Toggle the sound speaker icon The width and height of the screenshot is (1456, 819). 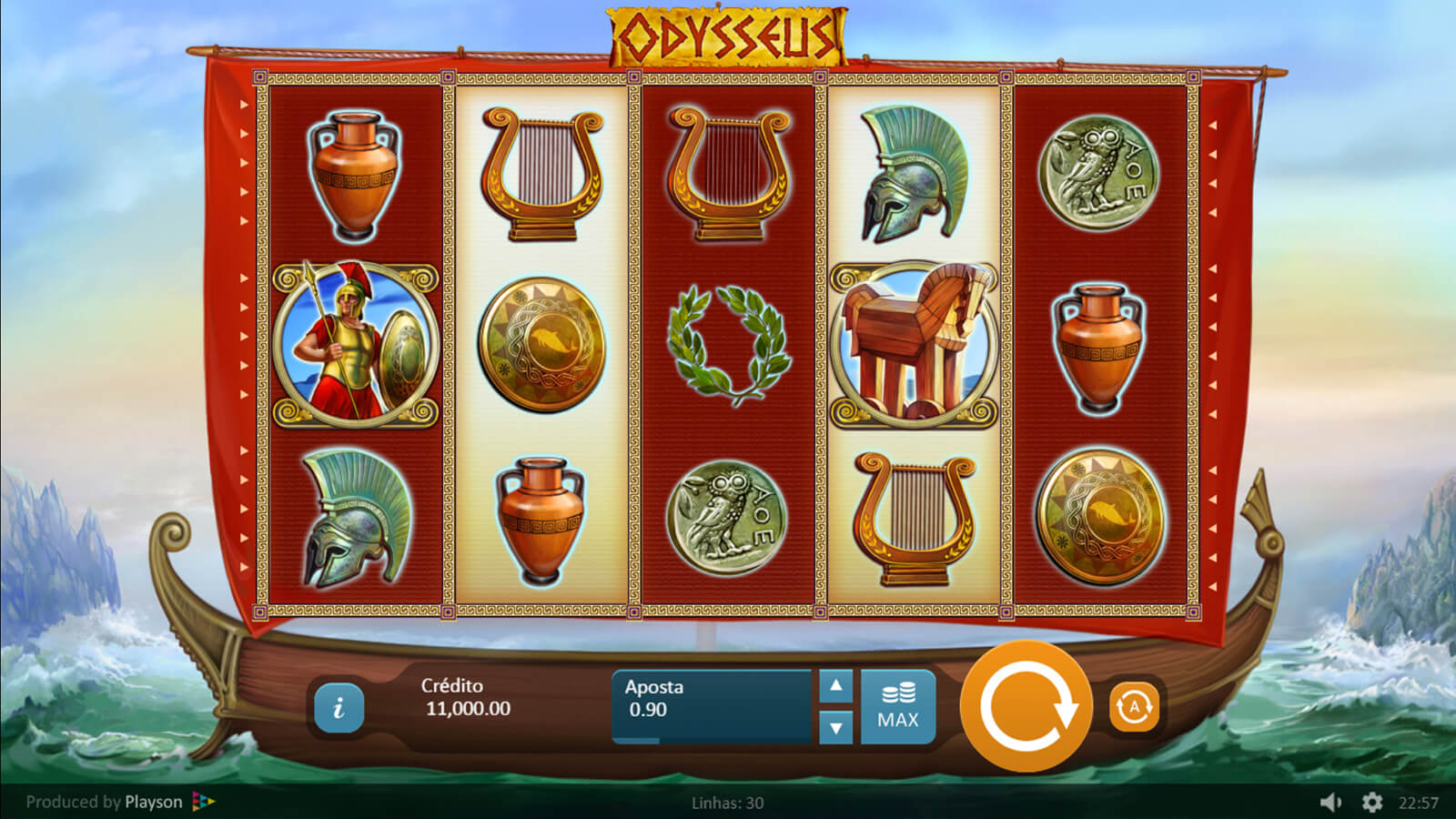(1330, 802)
